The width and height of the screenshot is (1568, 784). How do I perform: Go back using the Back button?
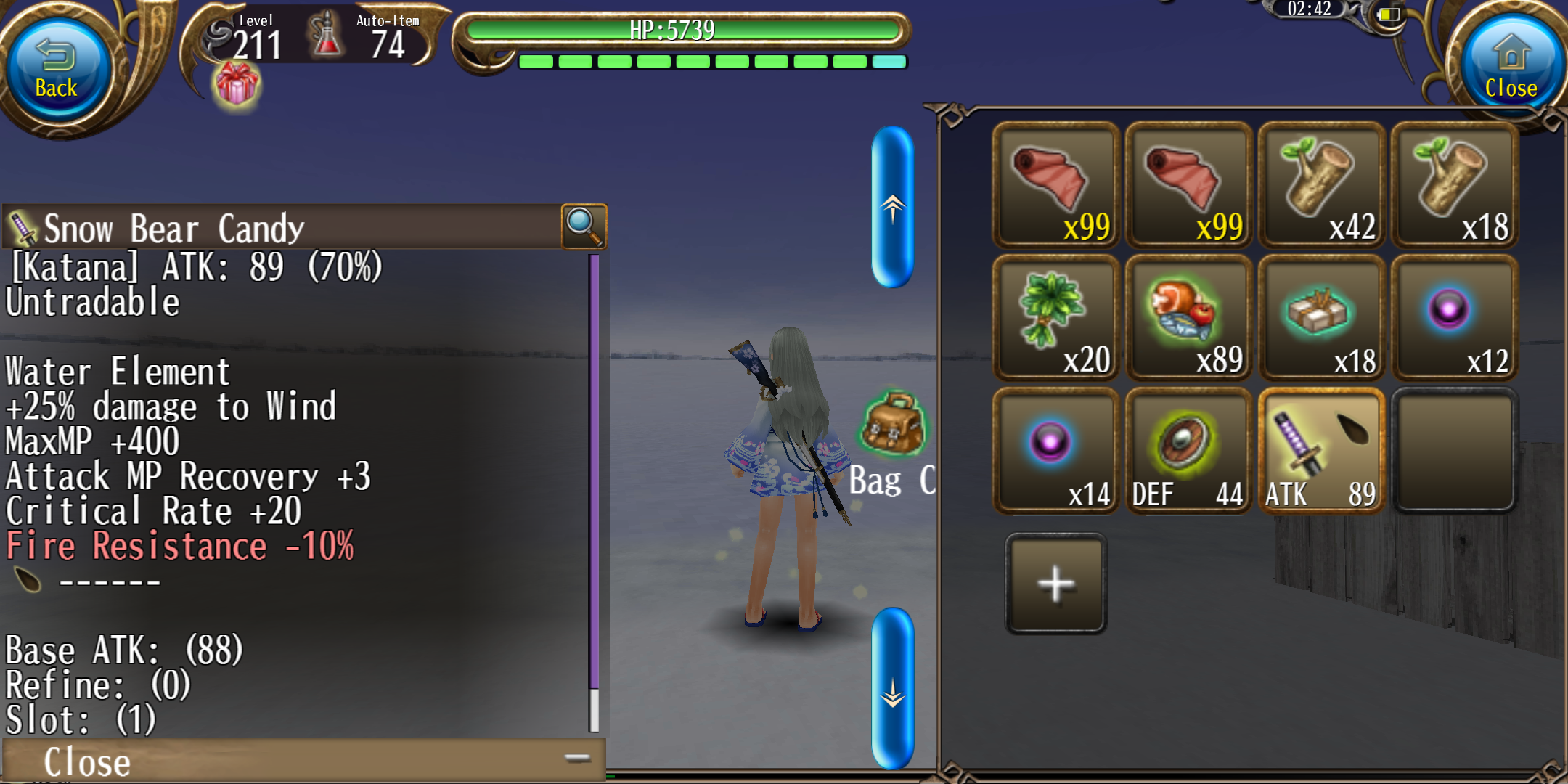56,70
